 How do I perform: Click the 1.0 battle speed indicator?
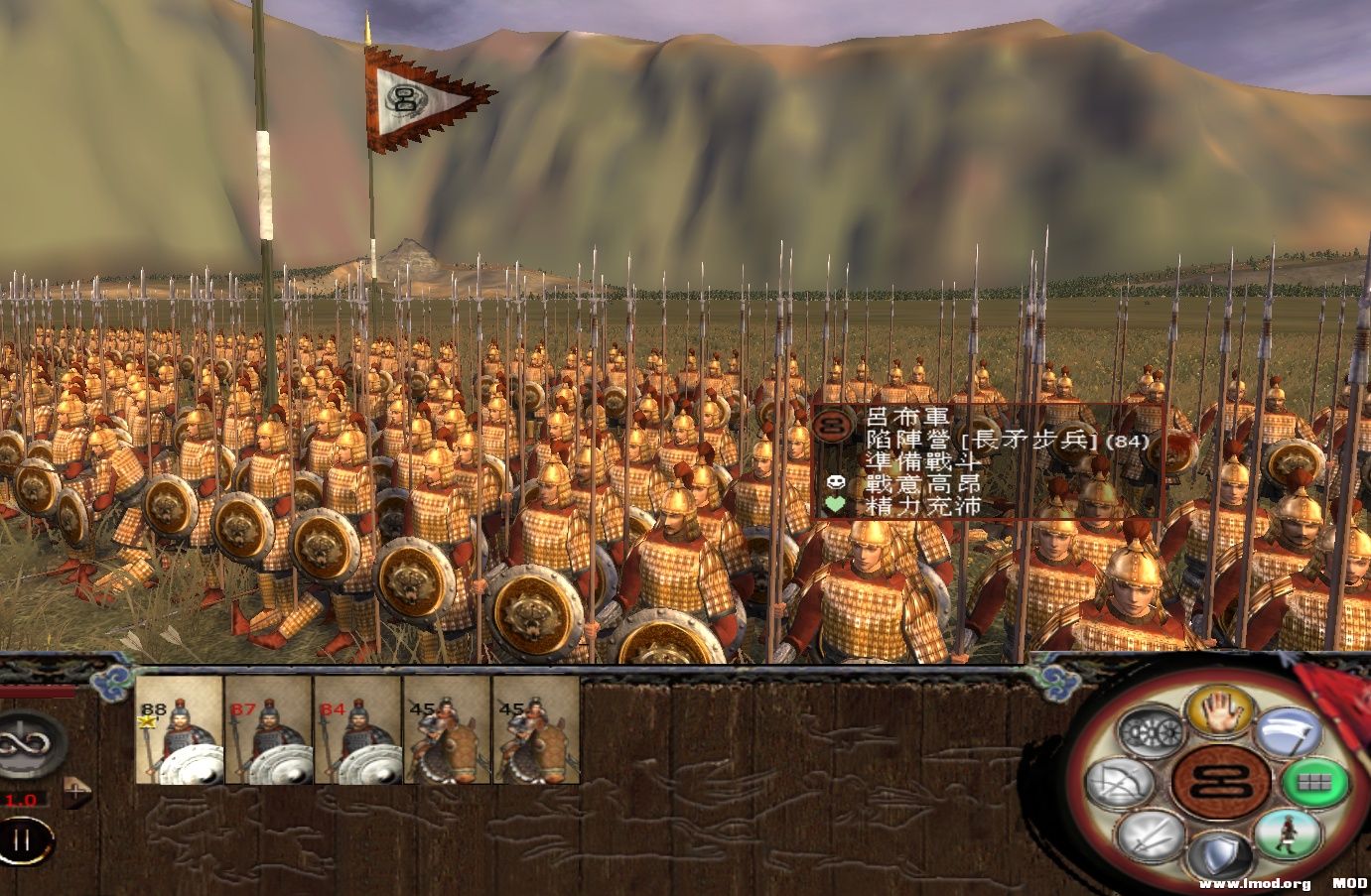20,801
